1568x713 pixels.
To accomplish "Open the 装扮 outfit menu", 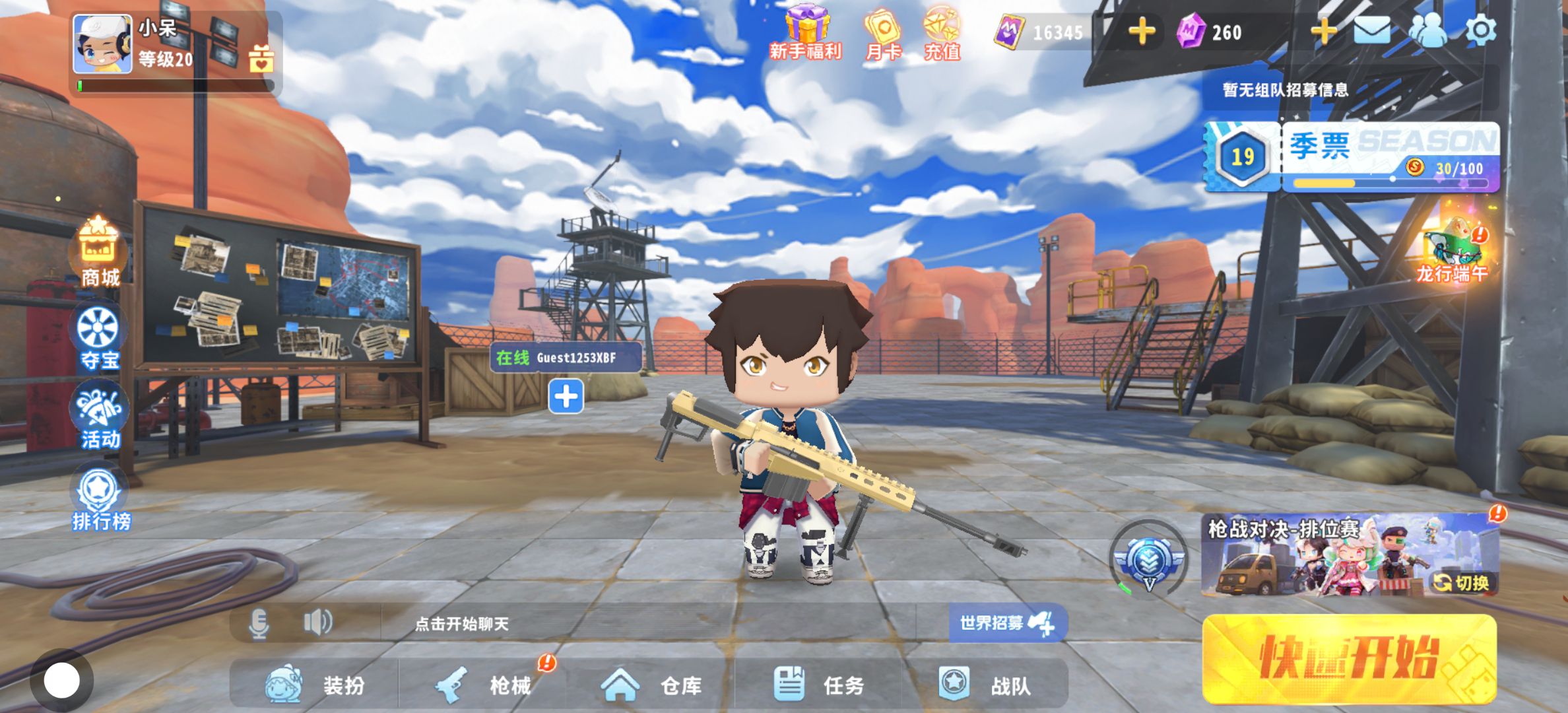I will (315, 685).
